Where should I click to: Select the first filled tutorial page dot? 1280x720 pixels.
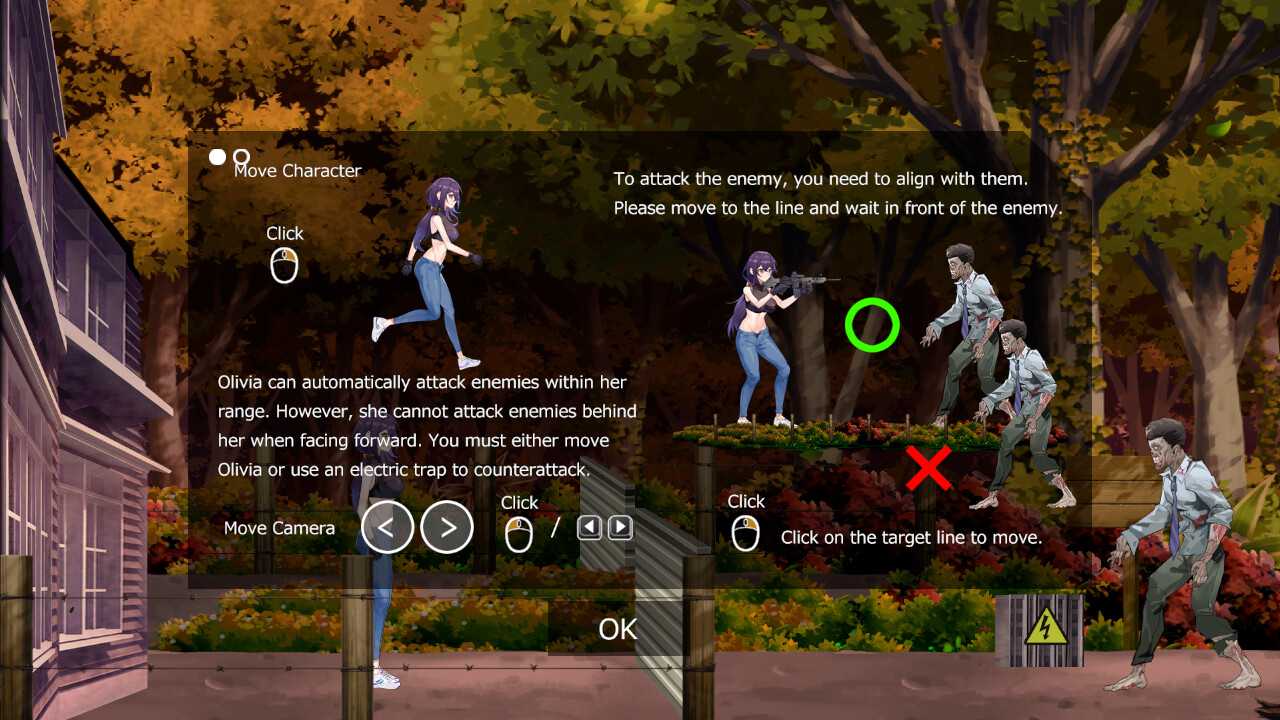pyautogui.click(x=217, y=157)
